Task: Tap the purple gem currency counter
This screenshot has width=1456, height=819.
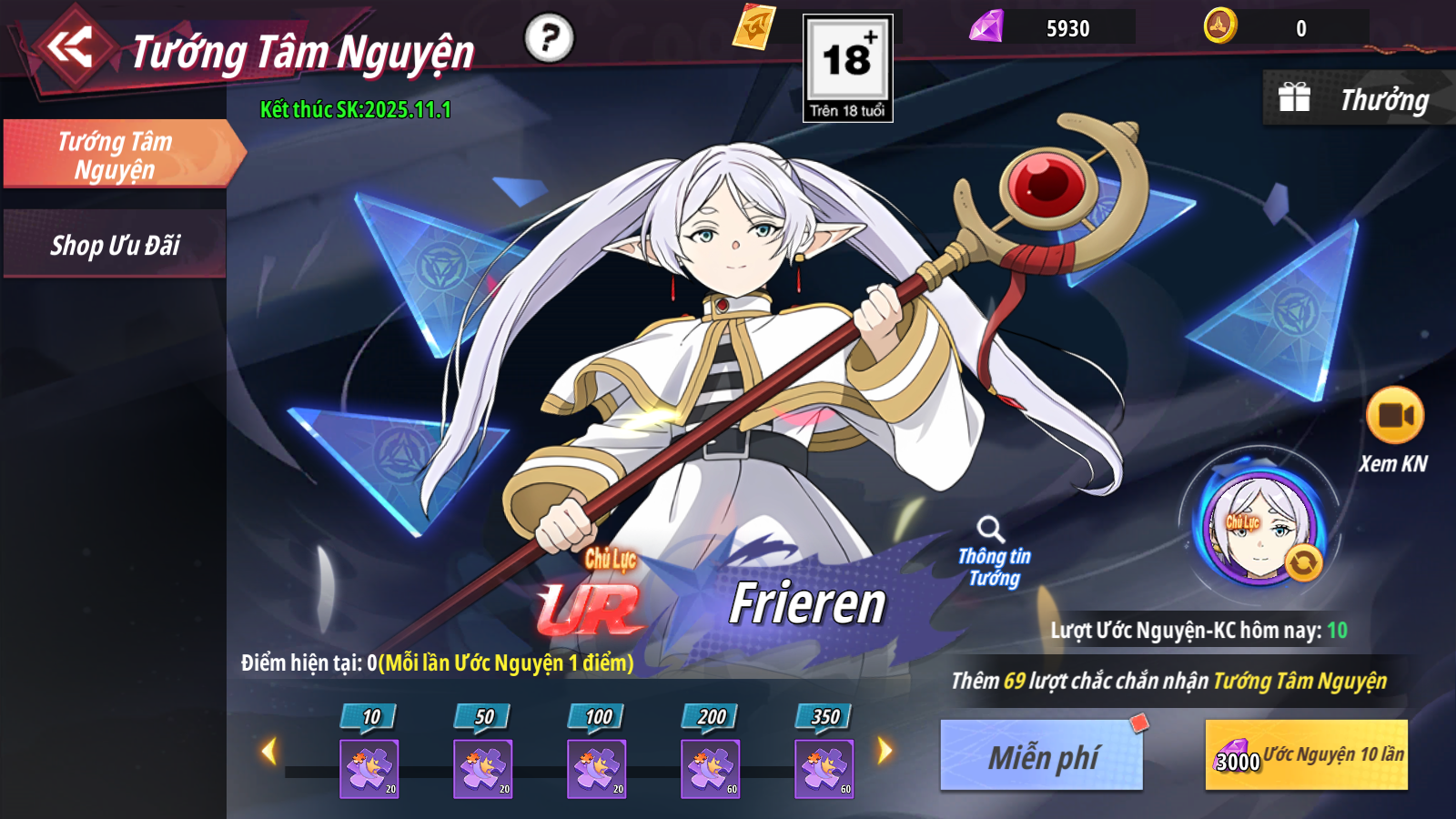Action: click(1051, 28)
